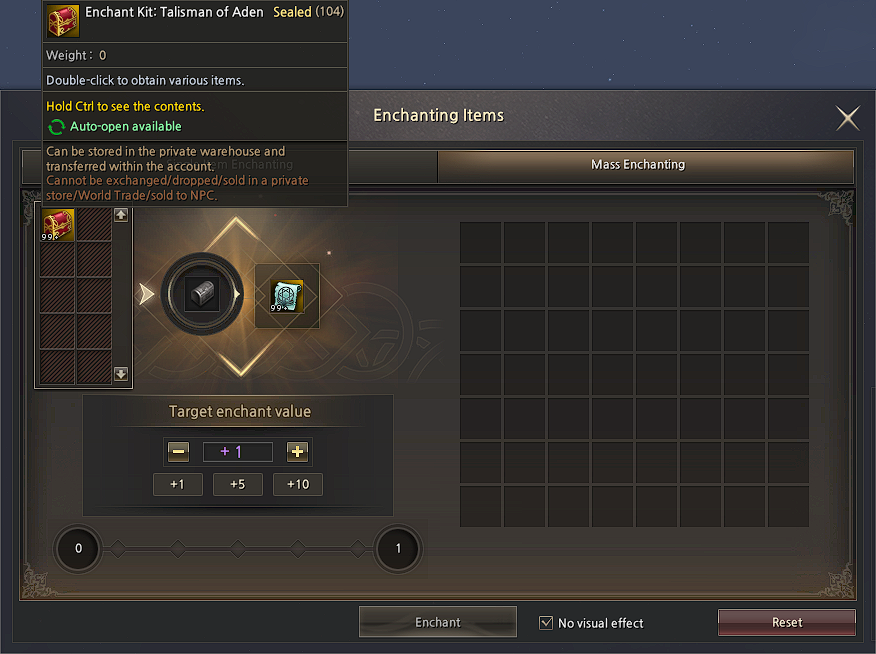Click the item list scroll-up arrow
The image size is (876, 654).
pos(121,215)
